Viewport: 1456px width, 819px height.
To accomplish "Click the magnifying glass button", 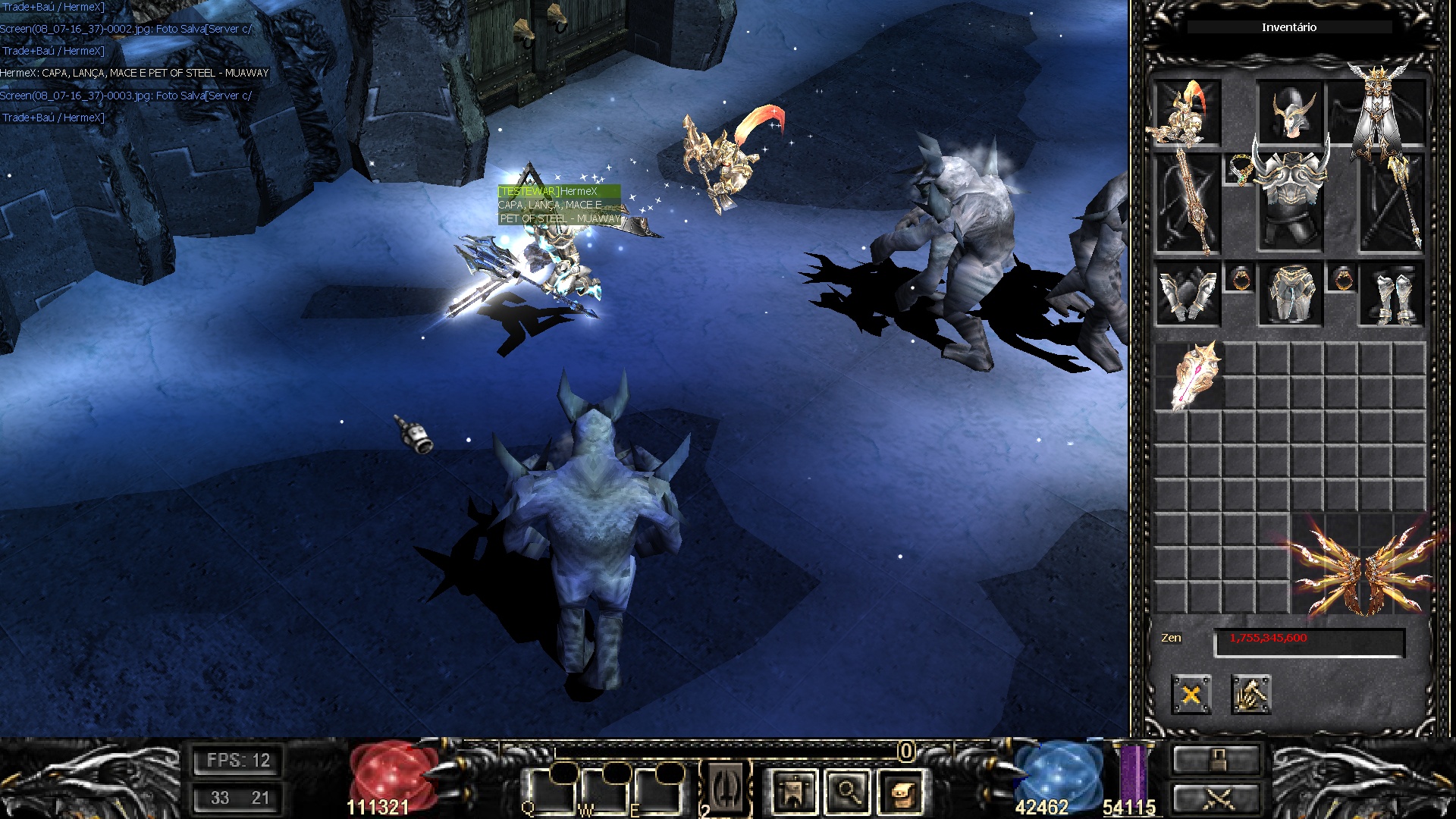I will coord(847,792).
